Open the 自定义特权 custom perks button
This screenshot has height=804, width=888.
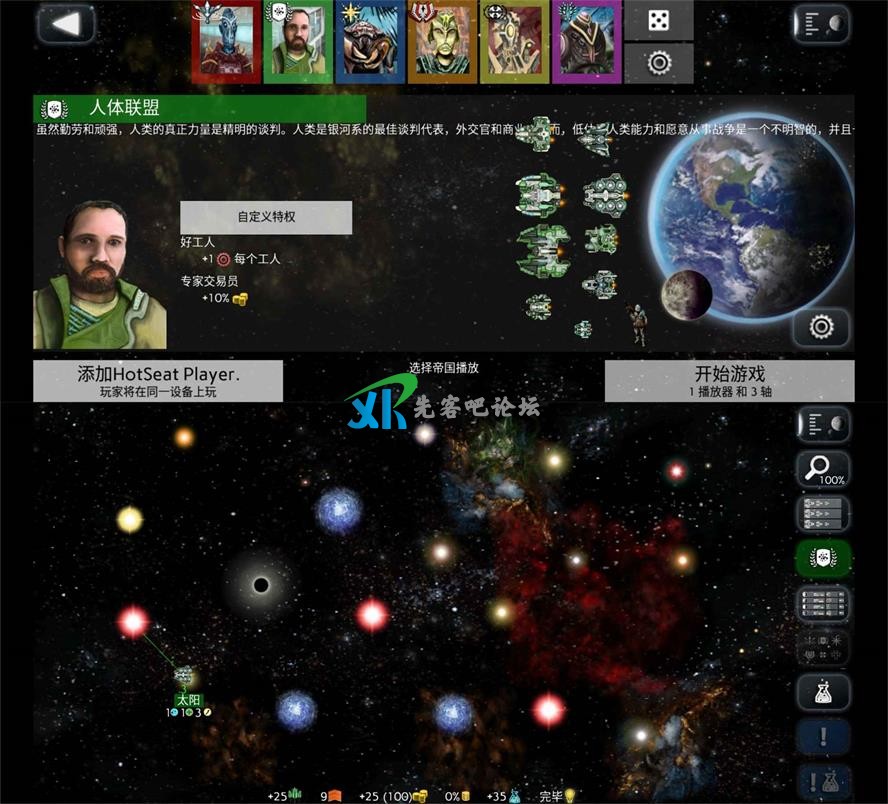point(265,217)
